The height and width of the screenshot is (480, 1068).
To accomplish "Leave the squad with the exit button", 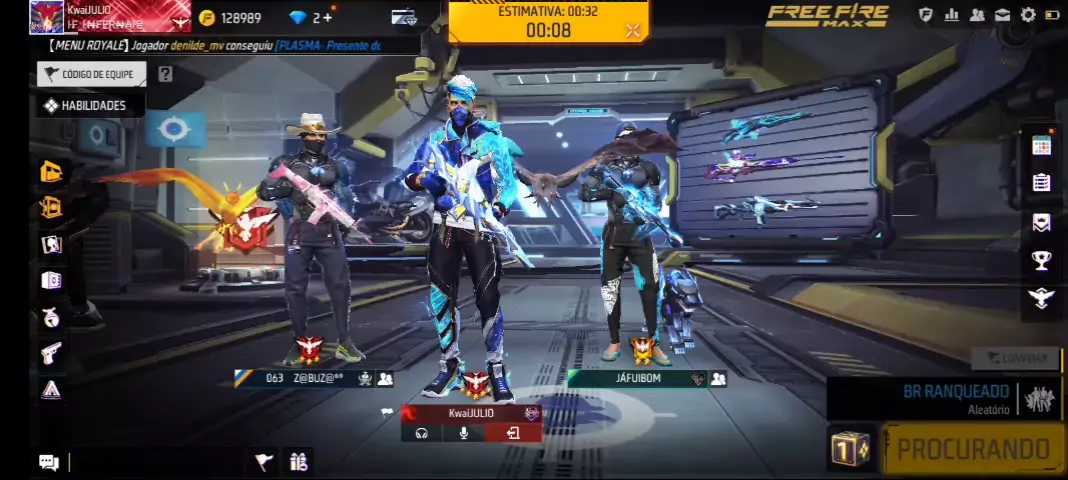I will tap(513, 433).
